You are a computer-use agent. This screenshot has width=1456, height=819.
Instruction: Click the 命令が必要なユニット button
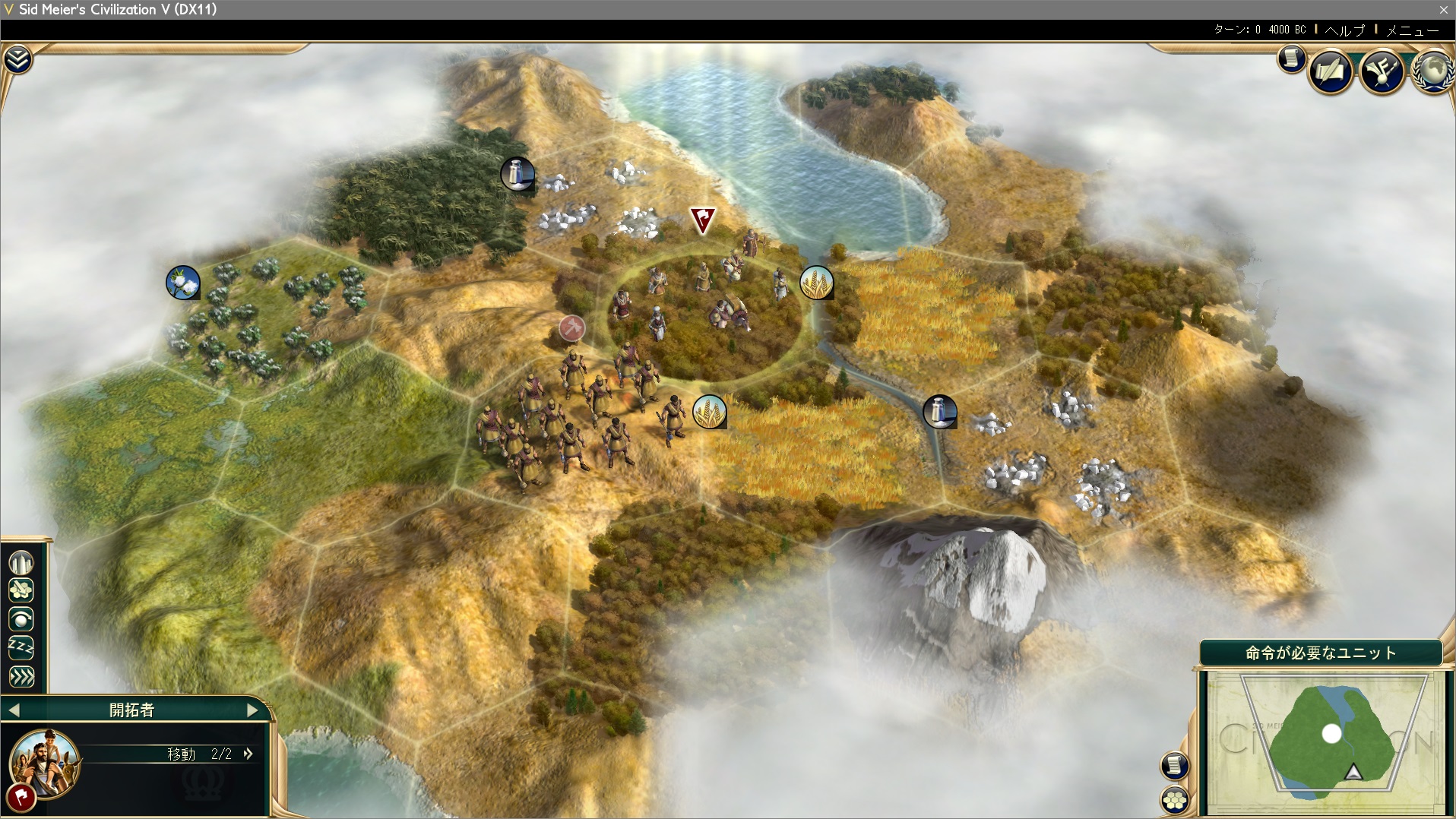click(1320, 653)
